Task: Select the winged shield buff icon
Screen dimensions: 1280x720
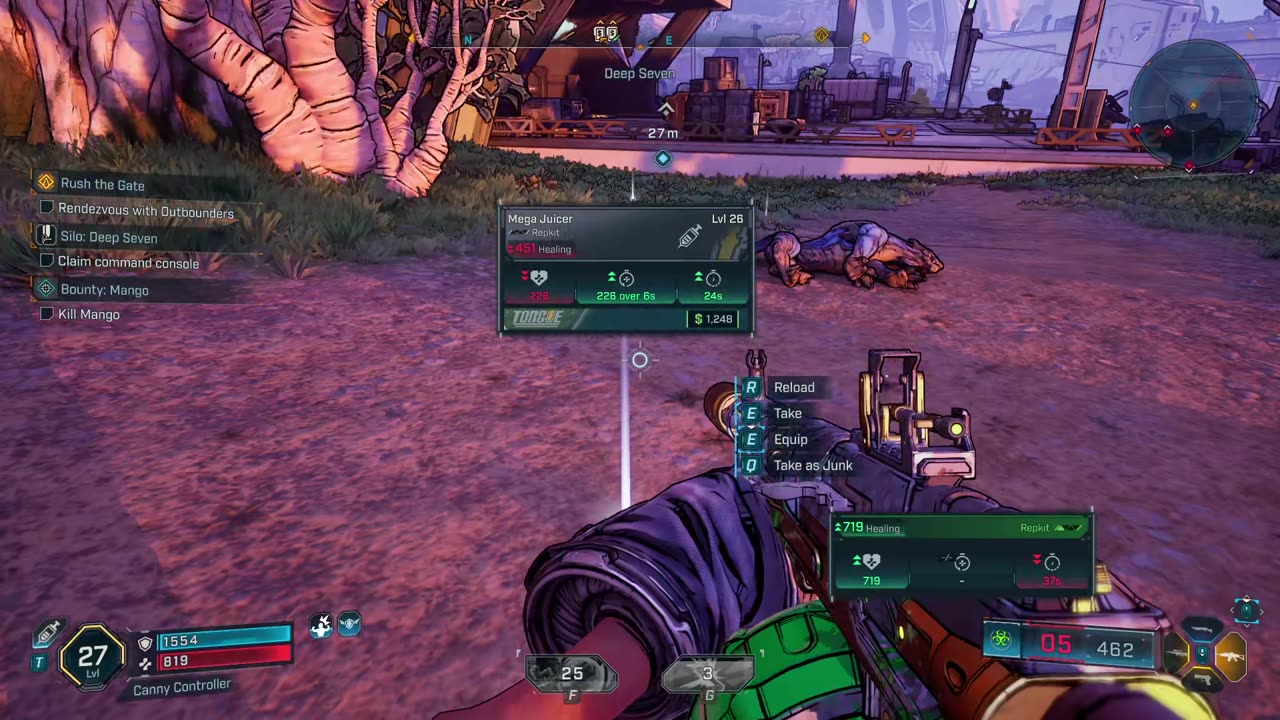Action: click(x=349, y=625)
